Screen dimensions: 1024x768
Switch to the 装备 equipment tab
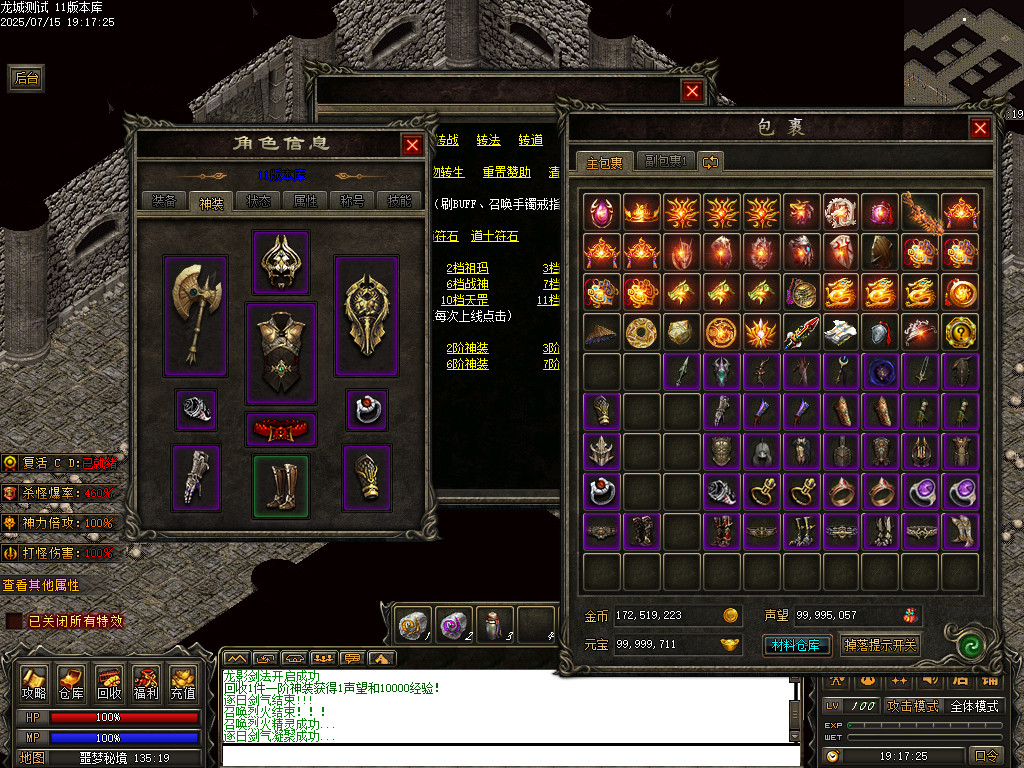click(x=163, y=200)
